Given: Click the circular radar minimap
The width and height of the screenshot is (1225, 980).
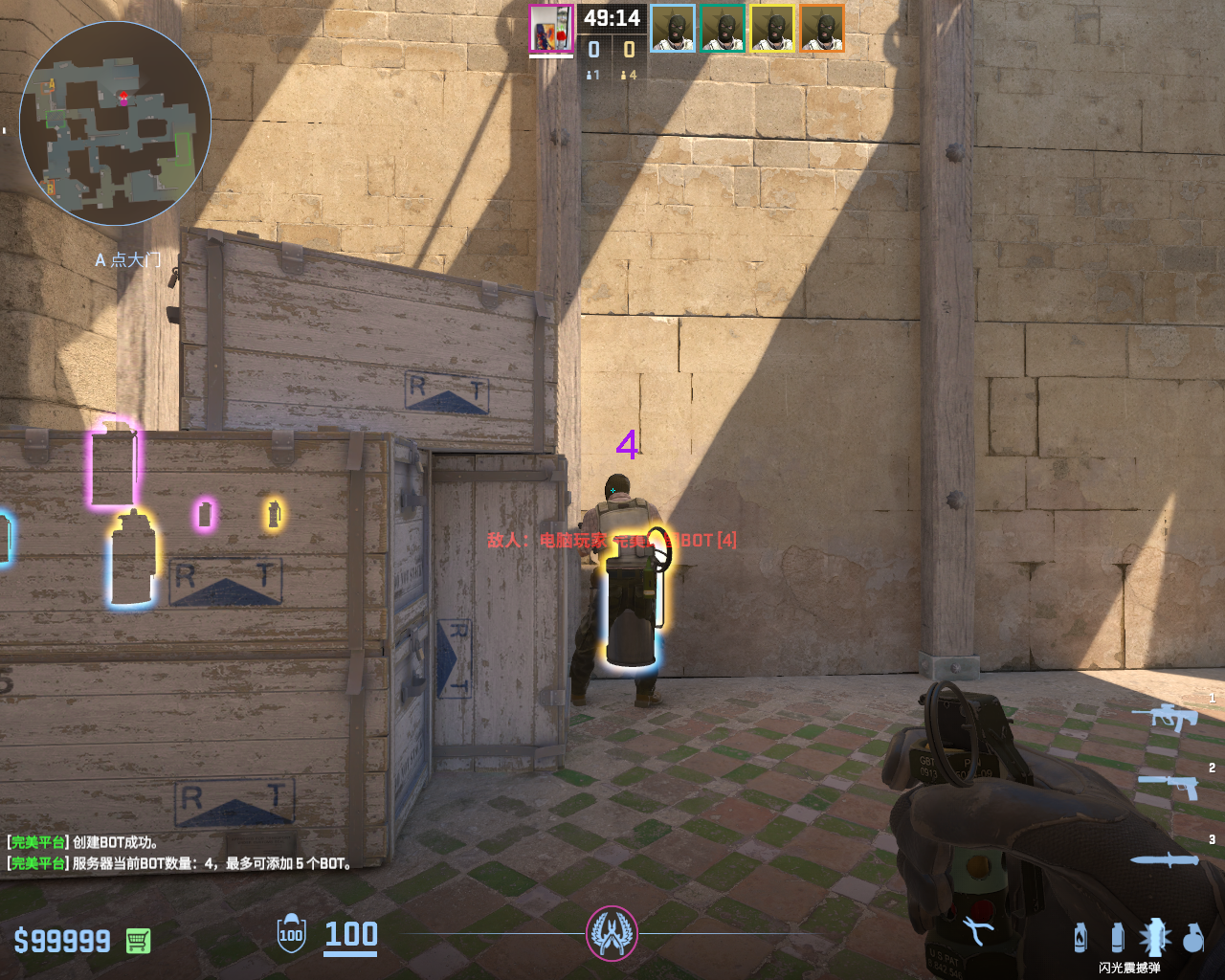Looking at the screenshot, I should (x=115, y=122).
